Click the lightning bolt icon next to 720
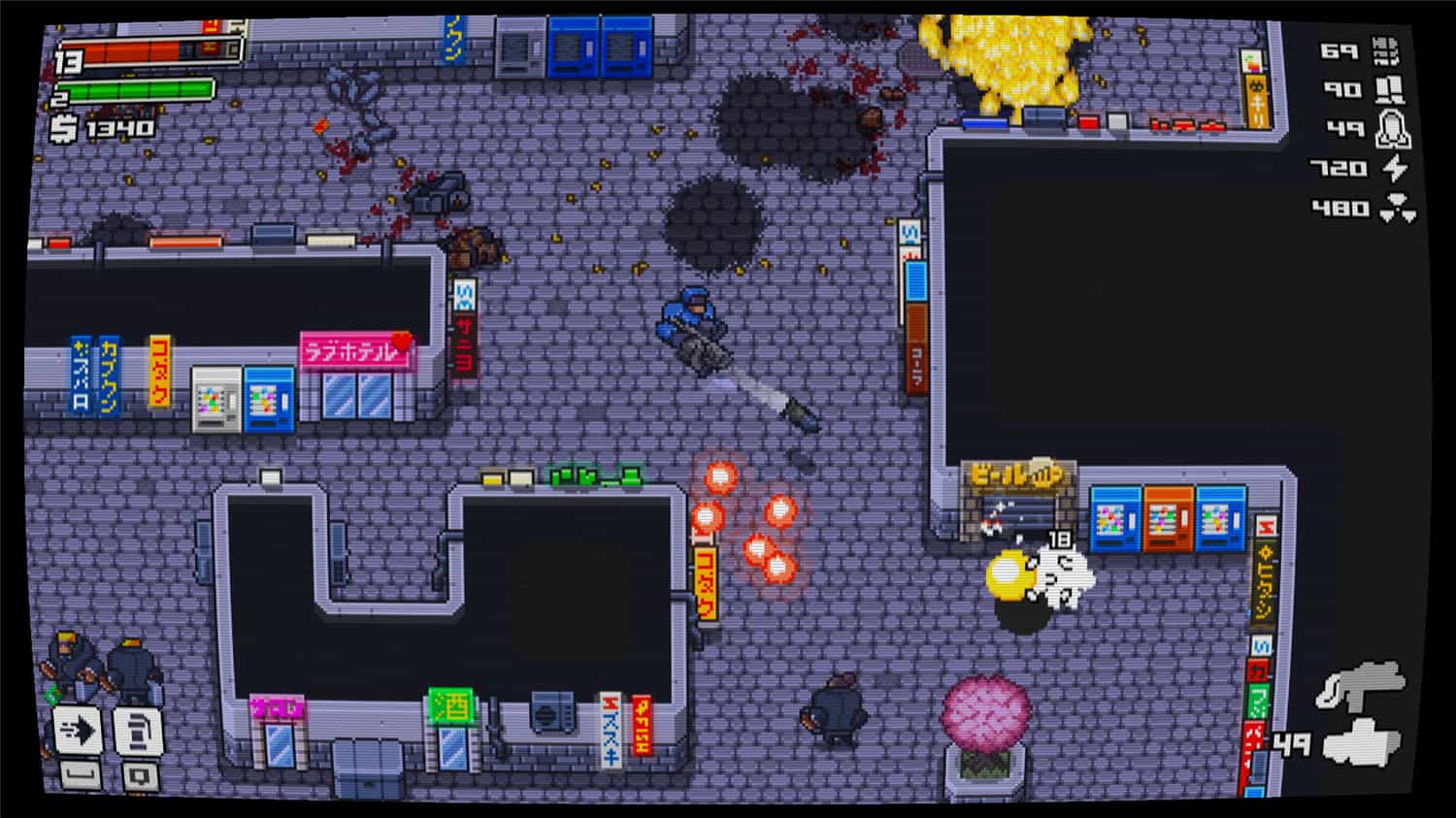Viewport: 1456px width, 818px height. (x=1396, y=169)
